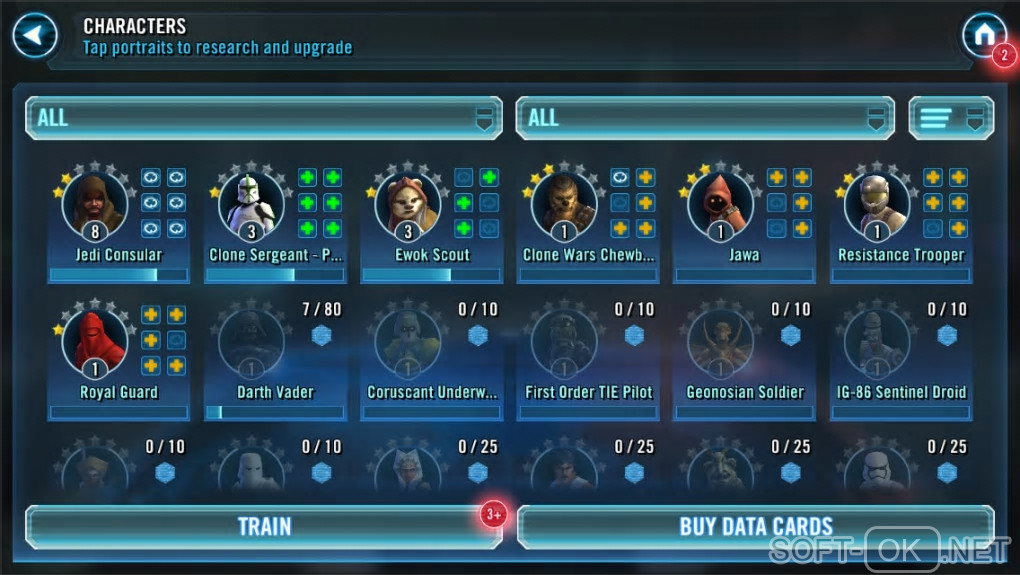The width and height of the screenshot is (1020, 575).
Task: Go back using the arrow button
Action: click(34, 36)
